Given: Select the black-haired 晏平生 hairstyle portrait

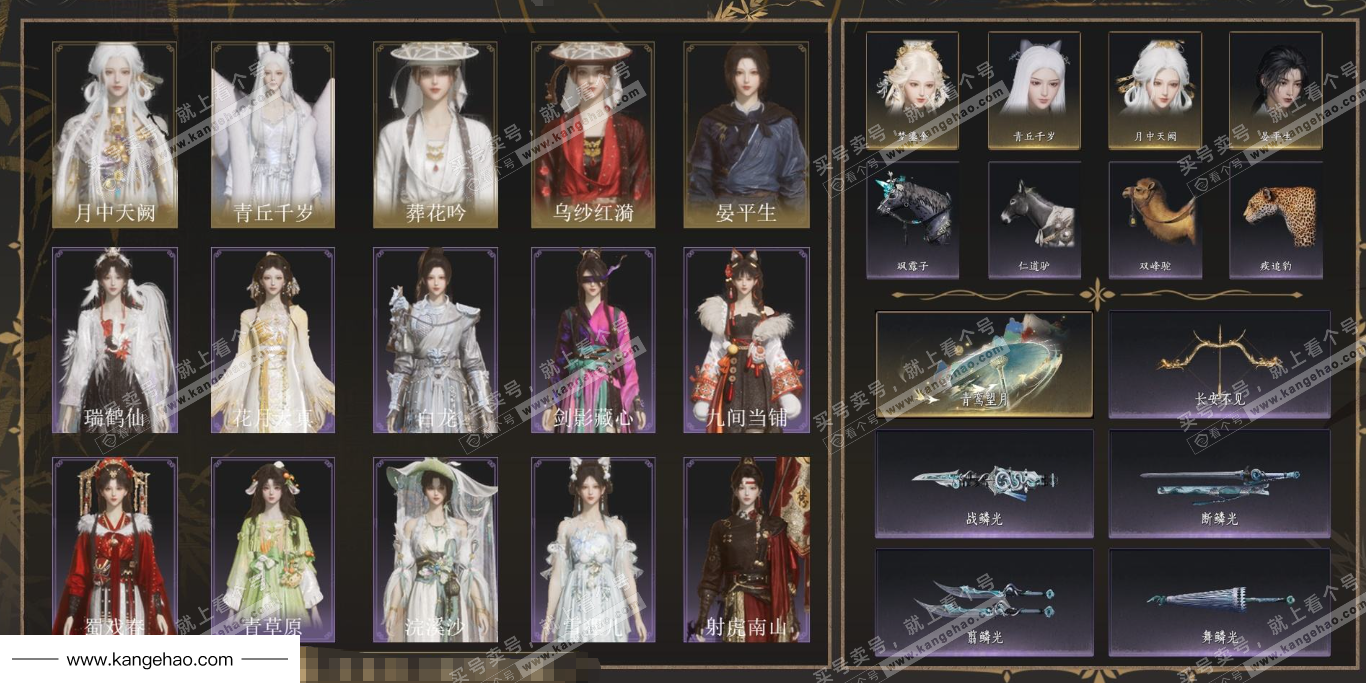Looking at the screenshot, I should 1275,90.
